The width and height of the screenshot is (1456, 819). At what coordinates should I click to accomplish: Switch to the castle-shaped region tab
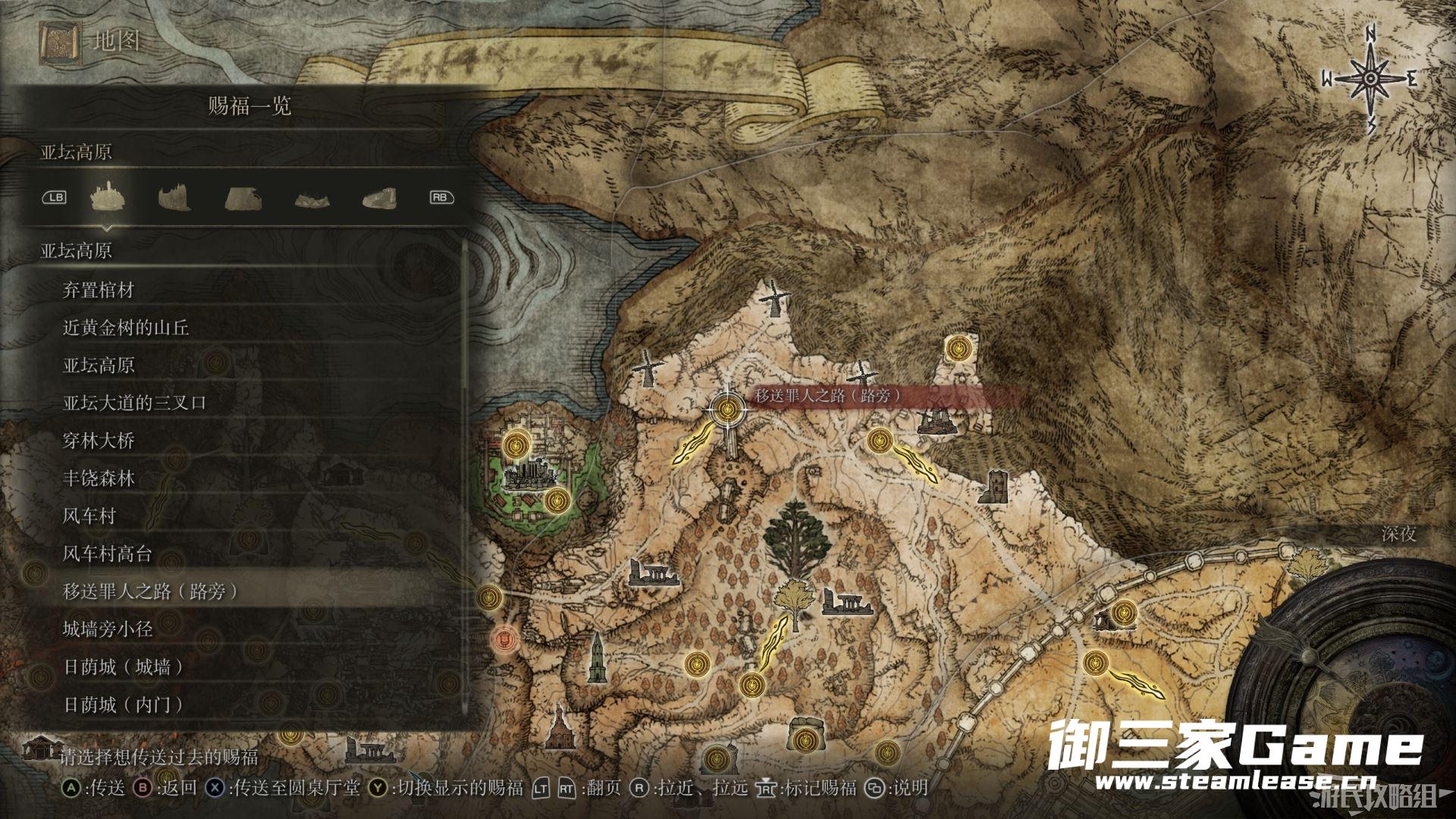(x=106, y=197)
